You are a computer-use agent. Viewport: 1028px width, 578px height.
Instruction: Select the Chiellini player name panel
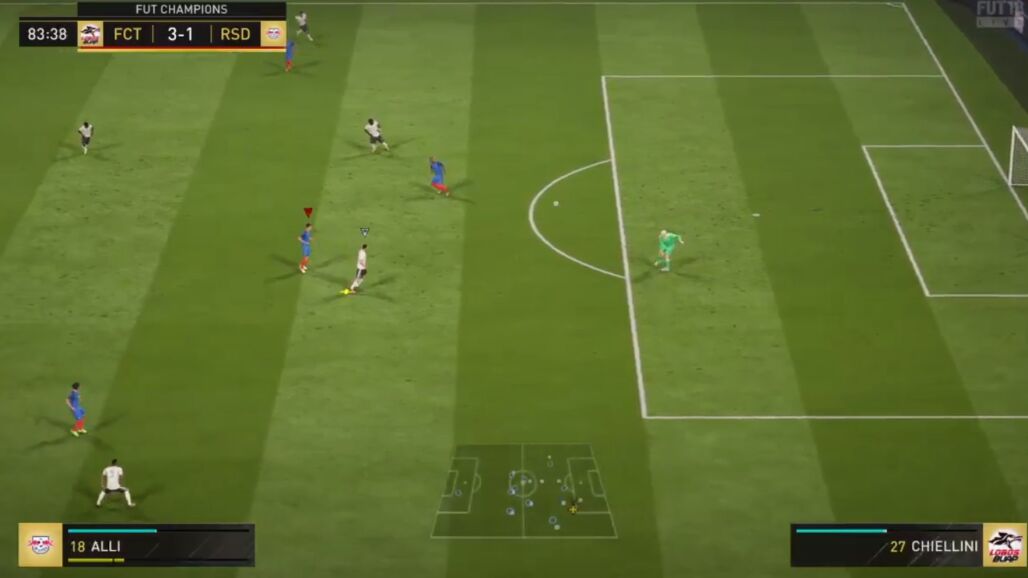point(886,545)
